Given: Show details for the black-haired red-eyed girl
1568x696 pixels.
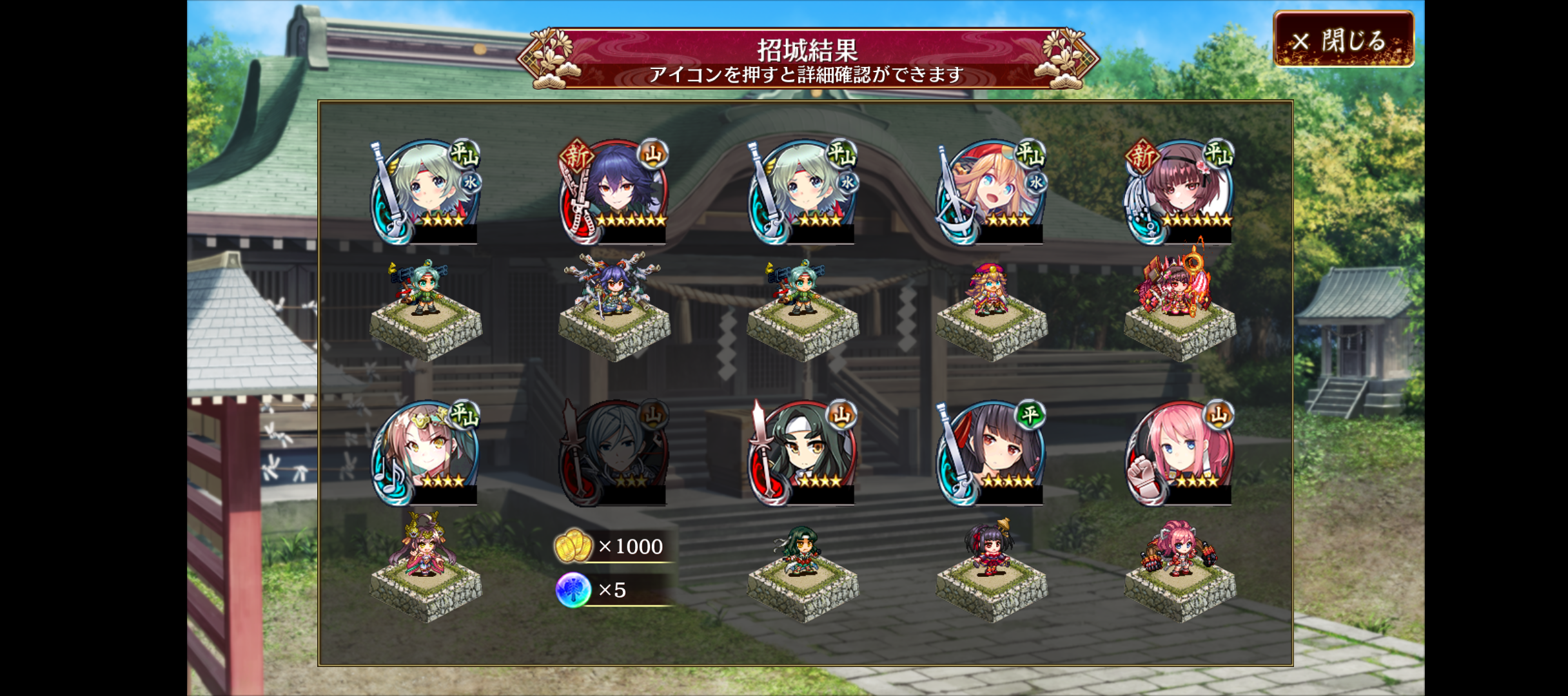Looking at the screenshot, I should pyautogui.click(x=991, y=452).
